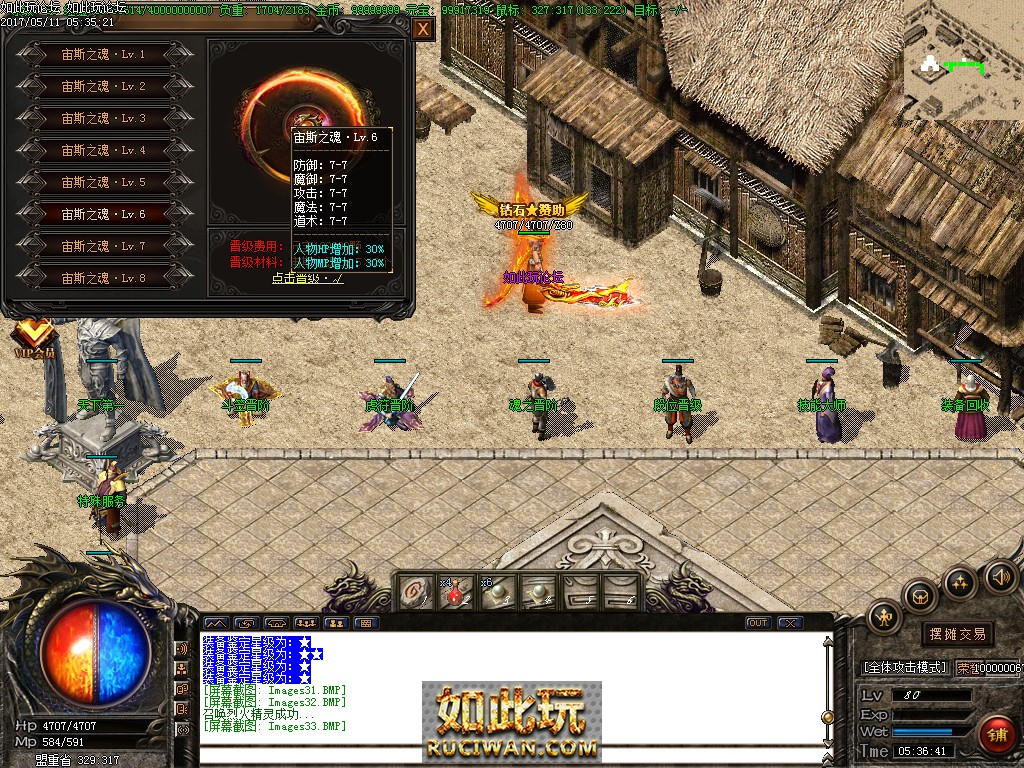The height and width of the screenshot is (768, 1024).
Task: Select 宙斯之魂 Lv.1 entry
Action: click(104, 54)
